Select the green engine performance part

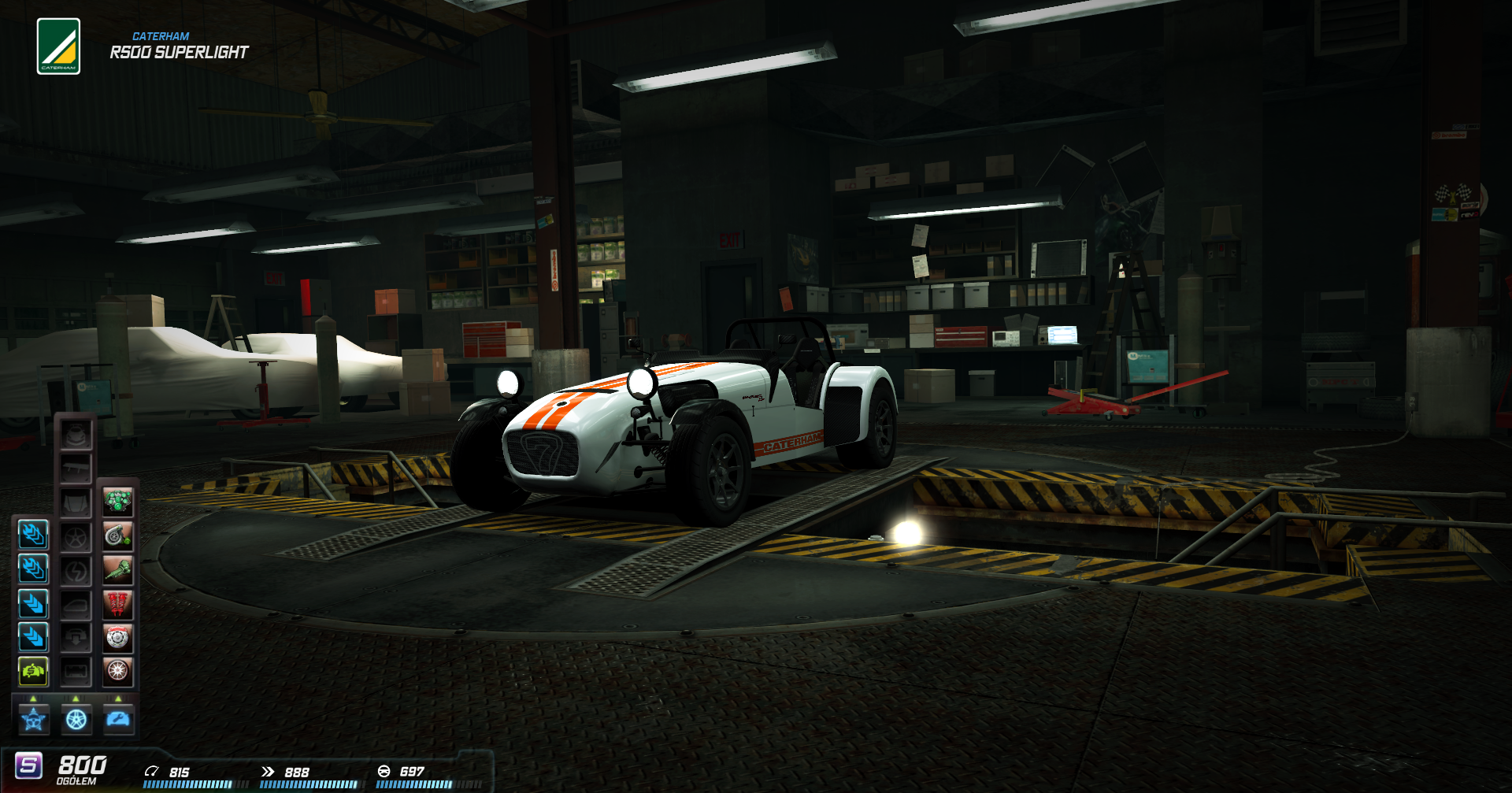(118, 502)
